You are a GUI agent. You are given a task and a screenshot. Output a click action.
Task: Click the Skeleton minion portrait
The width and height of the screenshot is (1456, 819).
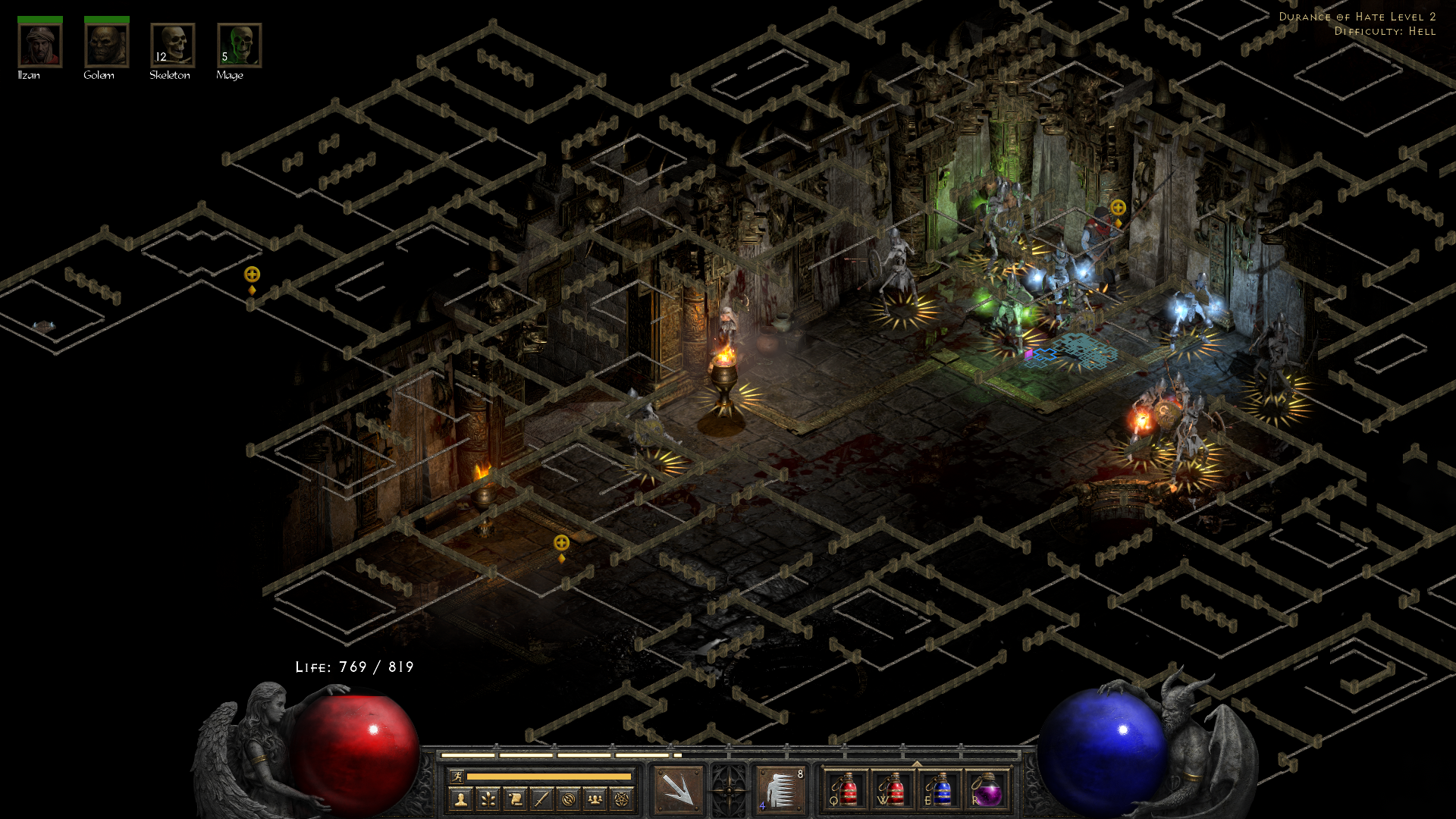tap(172, 45)
